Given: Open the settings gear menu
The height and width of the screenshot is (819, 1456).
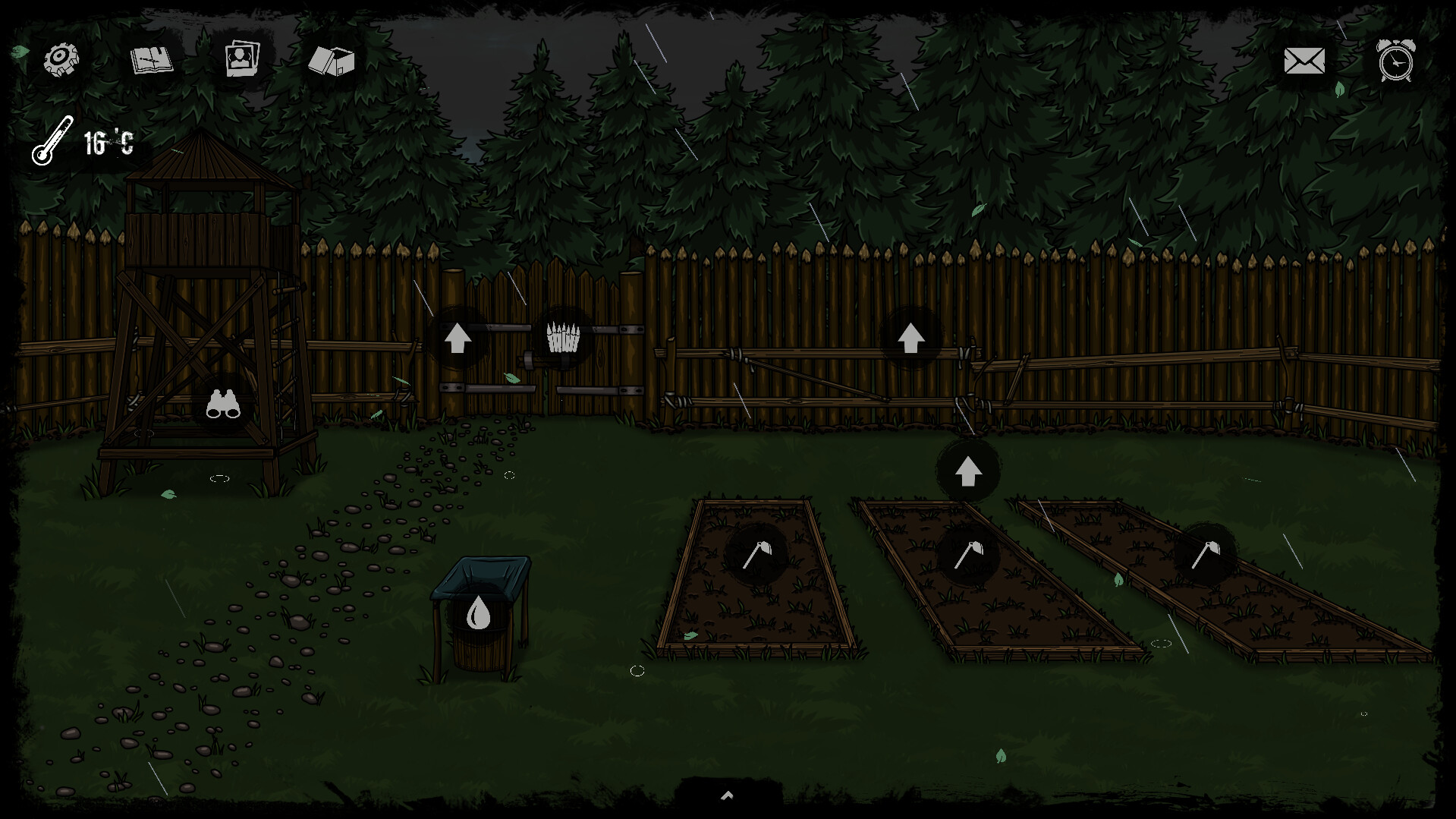Looking at the screenshot, I should pos(60,58).
